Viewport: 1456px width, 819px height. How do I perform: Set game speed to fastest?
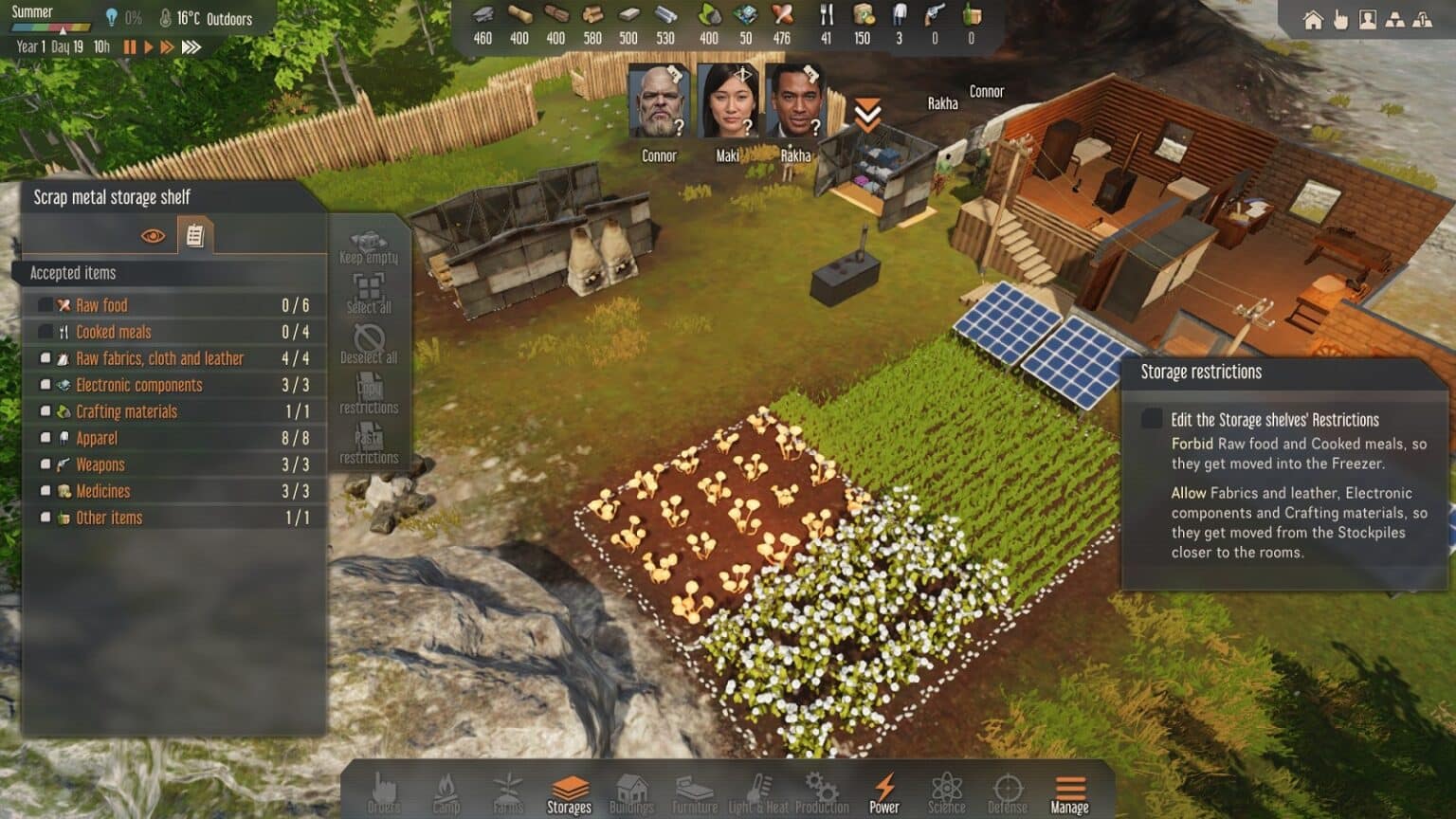click(191, 46)
